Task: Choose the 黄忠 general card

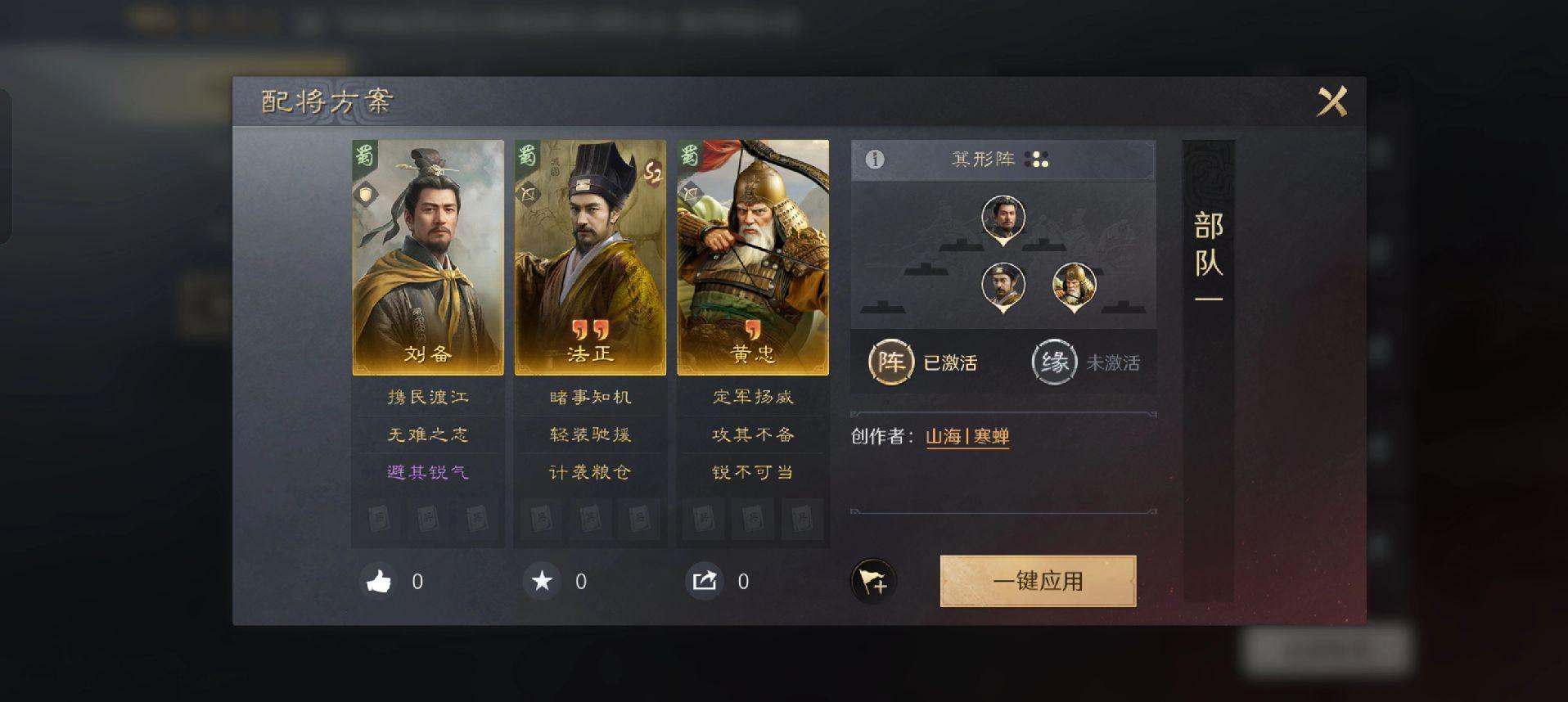Action: 753,258
